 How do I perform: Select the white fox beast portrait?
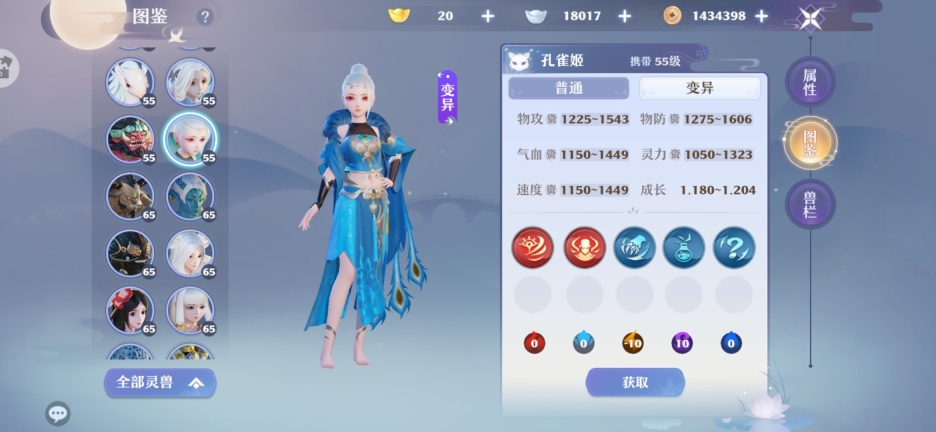coord(130,81)
